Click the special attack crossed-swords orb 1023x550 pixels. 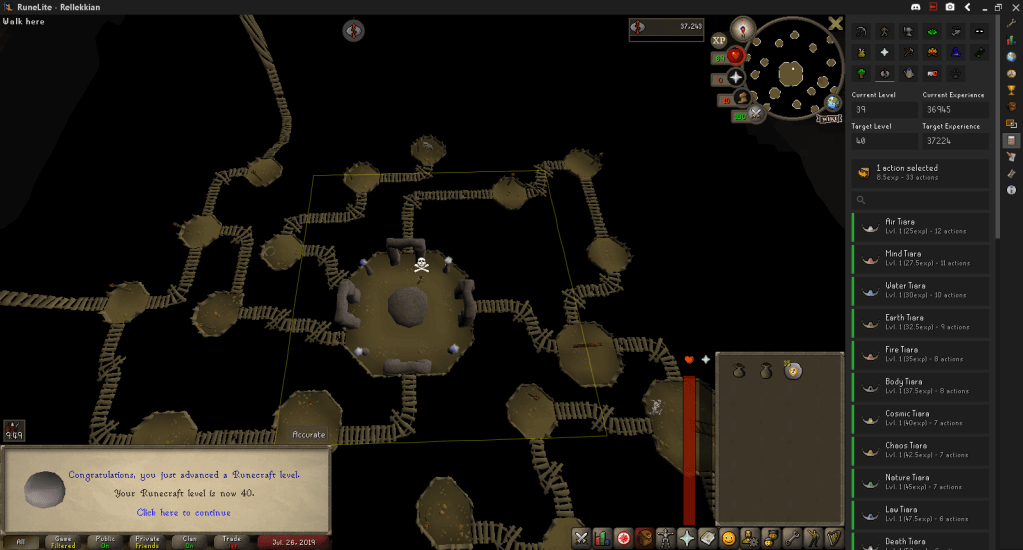tap(757, 114)
